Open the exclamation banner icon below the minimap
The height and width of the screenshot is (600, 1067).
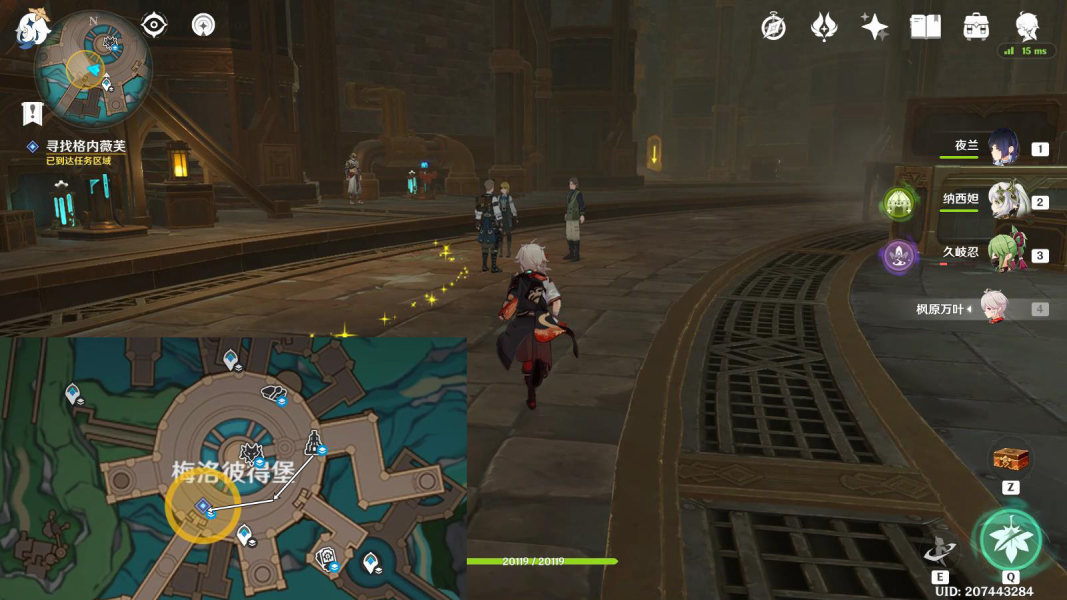tap(32, 114)
